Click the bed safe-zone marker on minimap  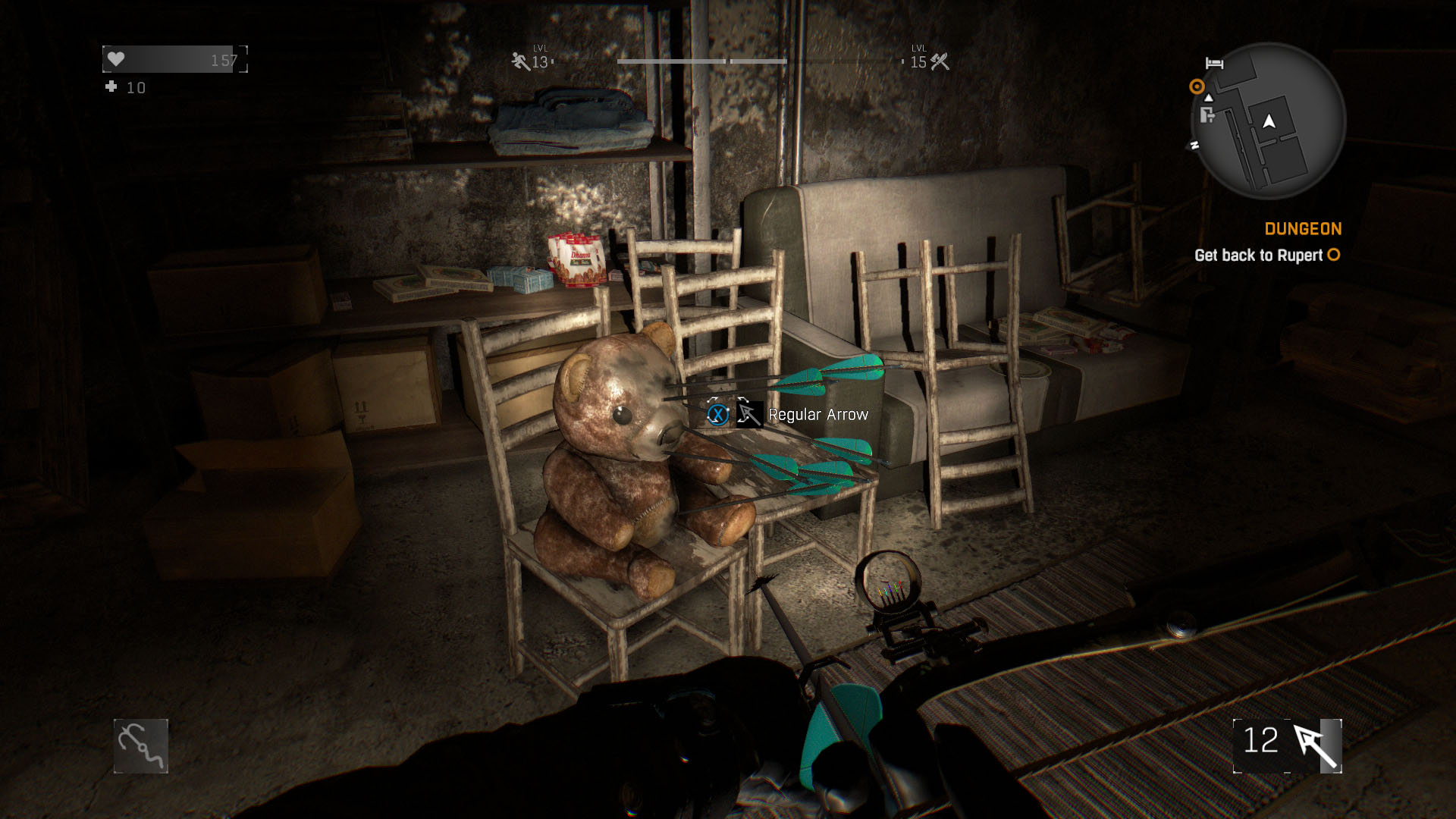(x=1214, y=63)
